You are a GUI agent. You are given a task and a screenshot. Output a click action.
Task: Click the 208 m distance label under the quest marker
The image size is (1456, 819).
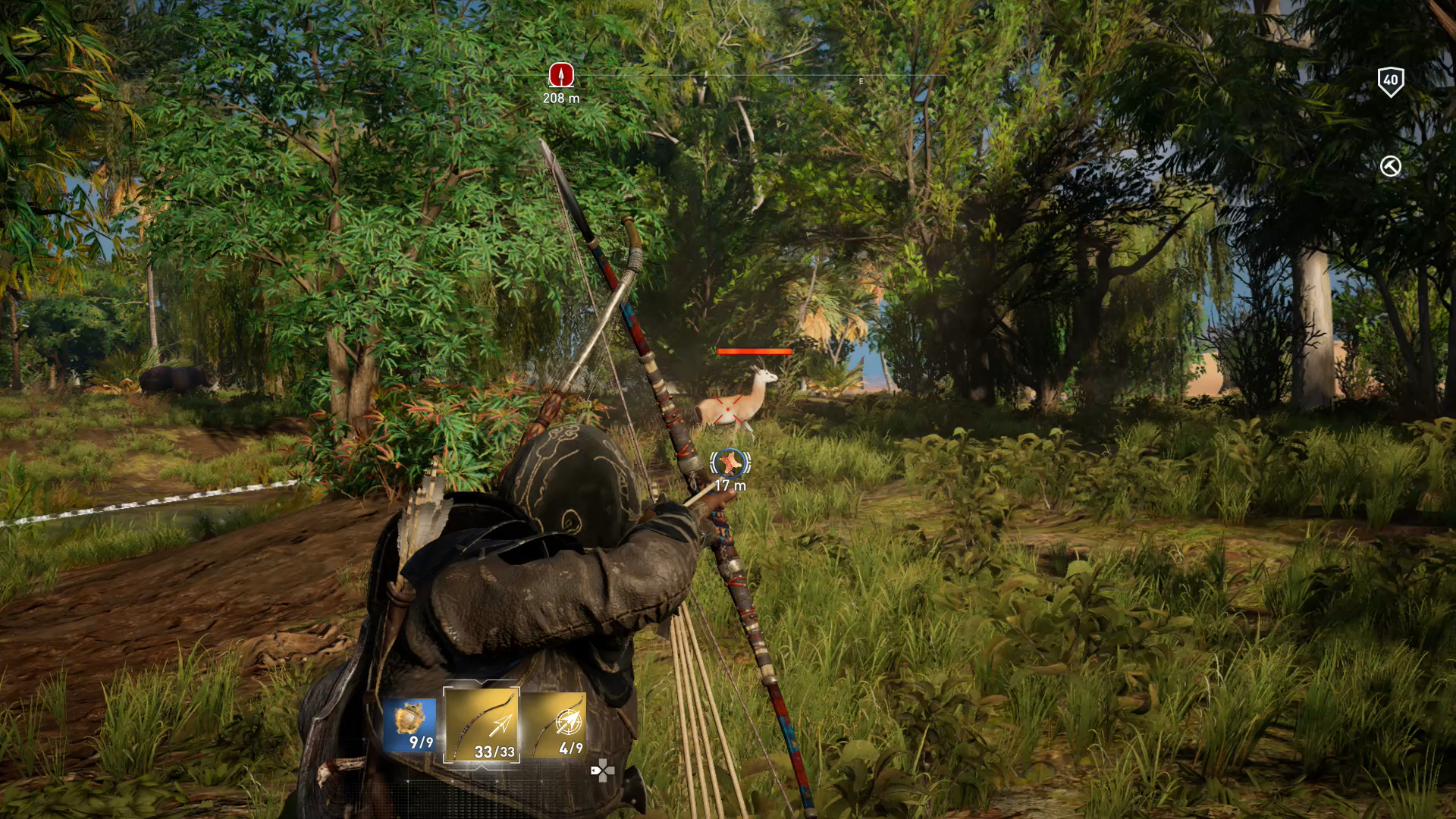click(561, 97)
